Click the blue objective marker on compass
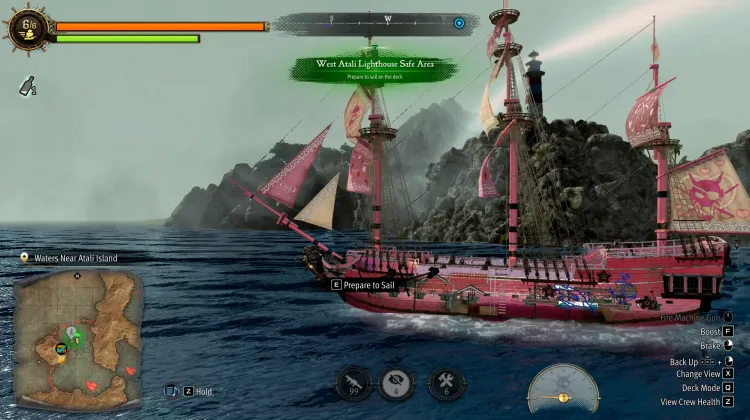This screenshot has width=750, height=420. point(459,23)
